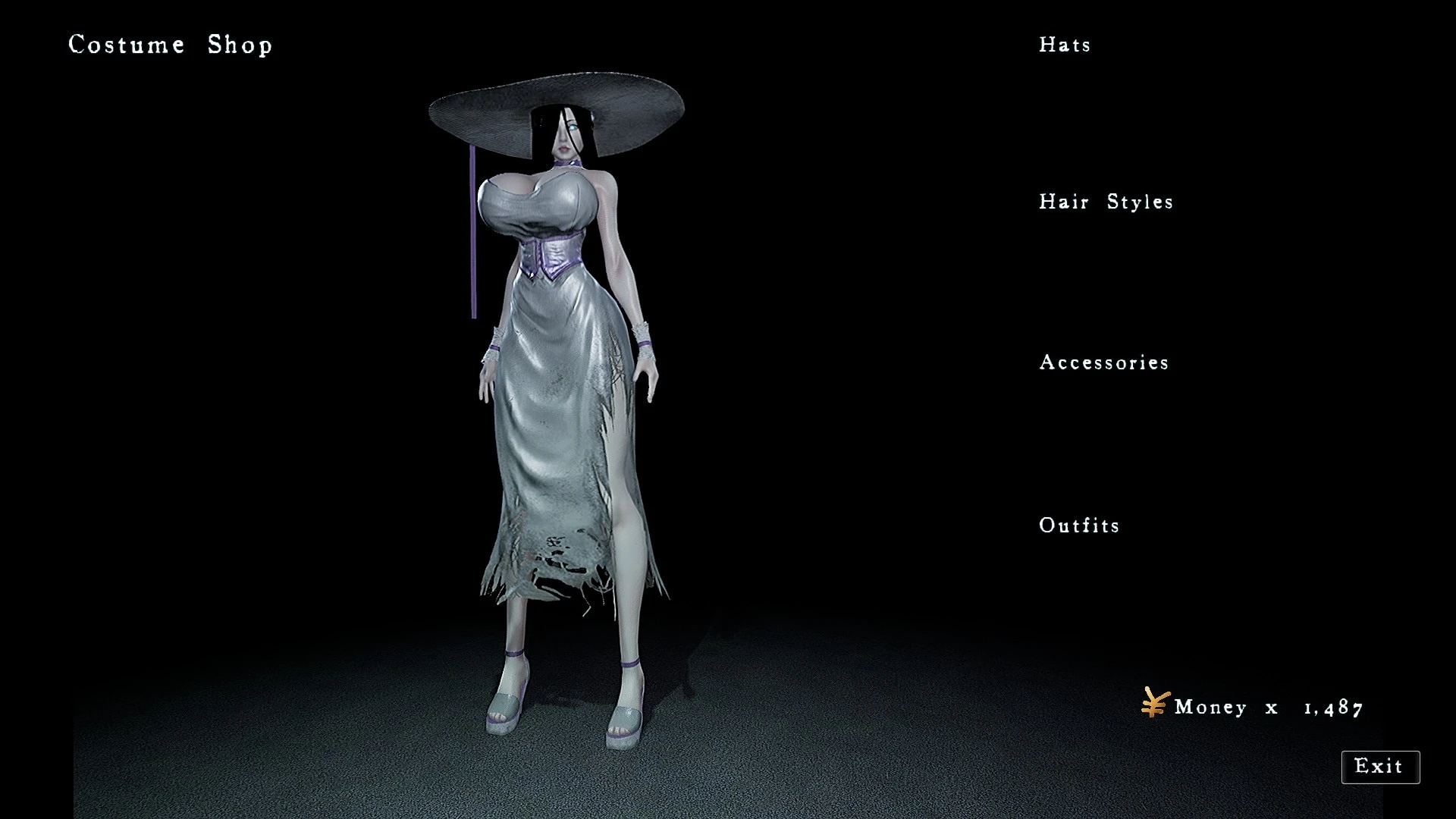This screenshot has height=819, width=1456.
Task: Exit the Costume Shop
Action: click(x=1379, y=767)
